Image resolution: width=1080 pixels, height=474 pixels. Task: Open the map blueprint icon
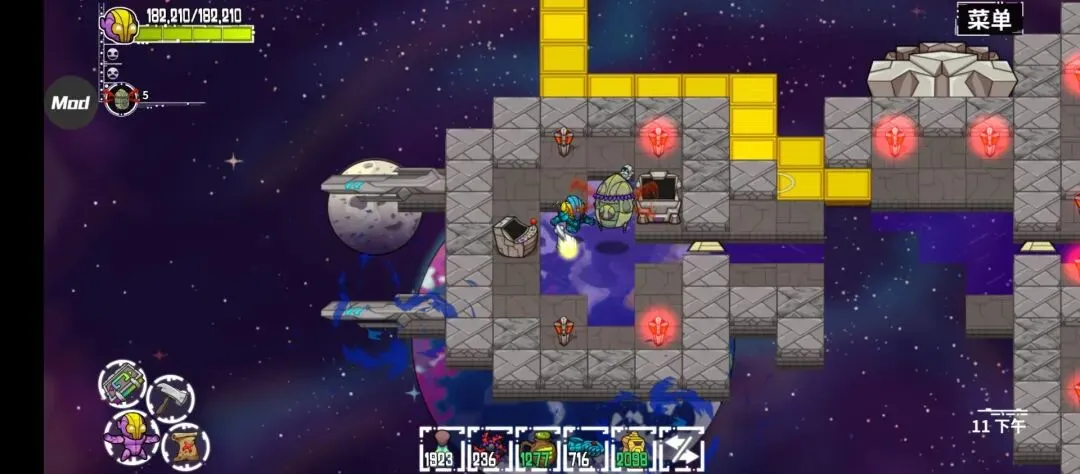[x=123, y=383]
